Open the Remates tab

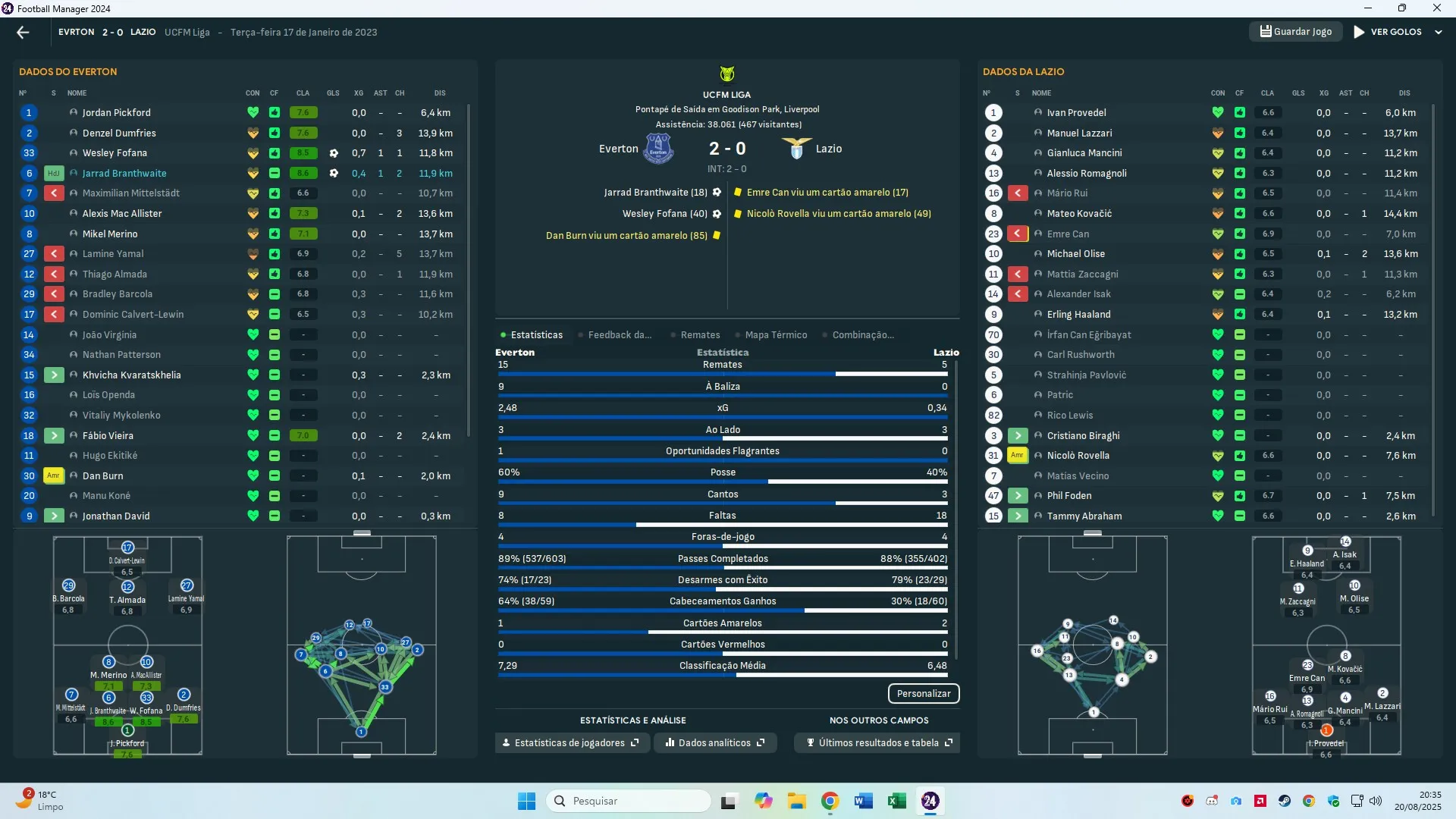click(x=700, y=334)
